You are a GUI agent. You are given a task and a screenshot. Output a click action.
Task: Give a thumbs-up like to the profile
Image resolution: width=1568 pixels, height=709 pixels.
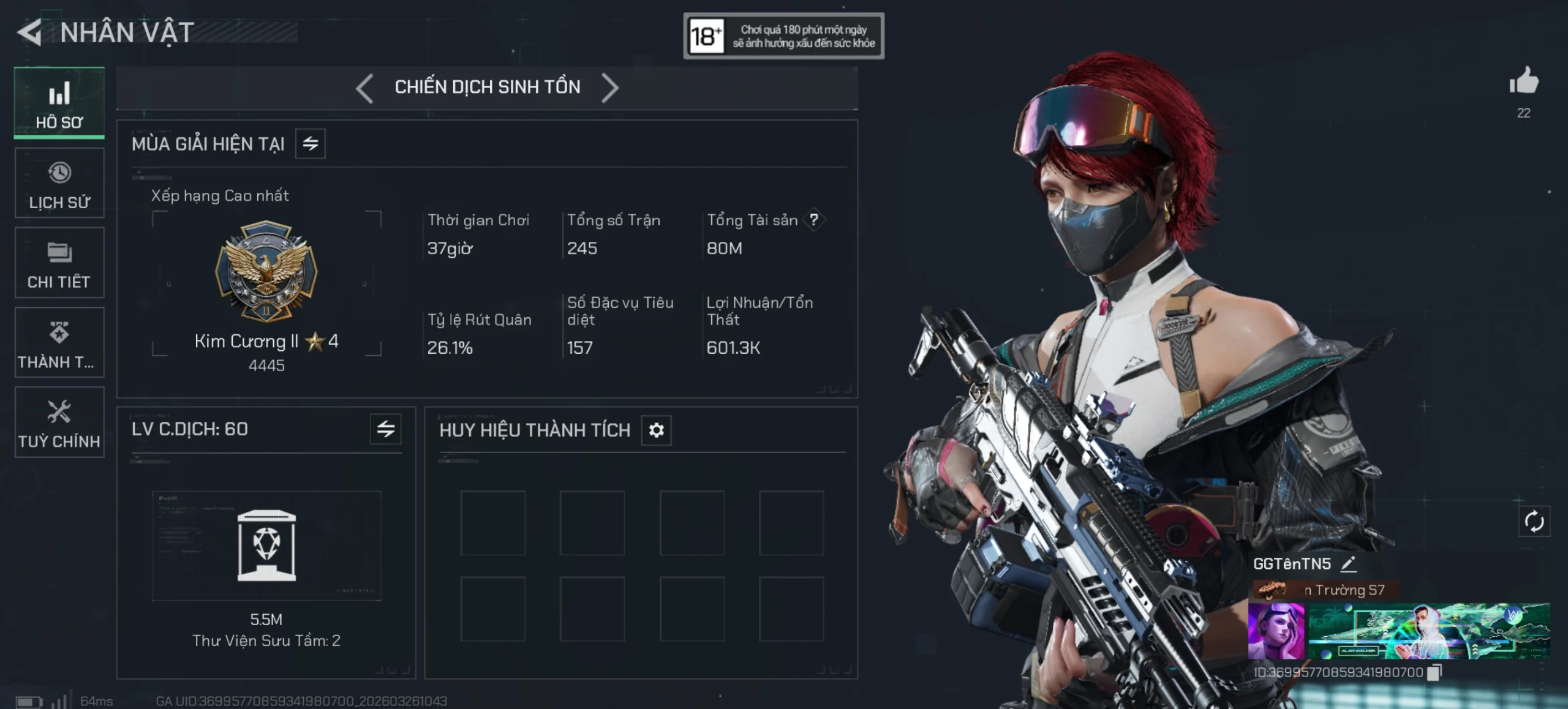1524,81
